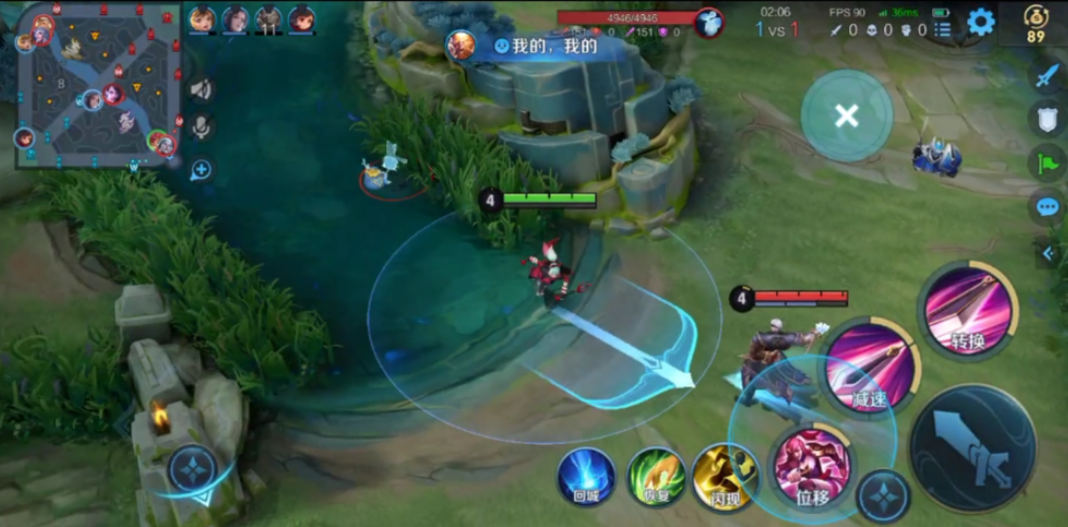1068x527 pixels.
Task: Cancel the skill with the X button
Action: (x=846, y=116)
